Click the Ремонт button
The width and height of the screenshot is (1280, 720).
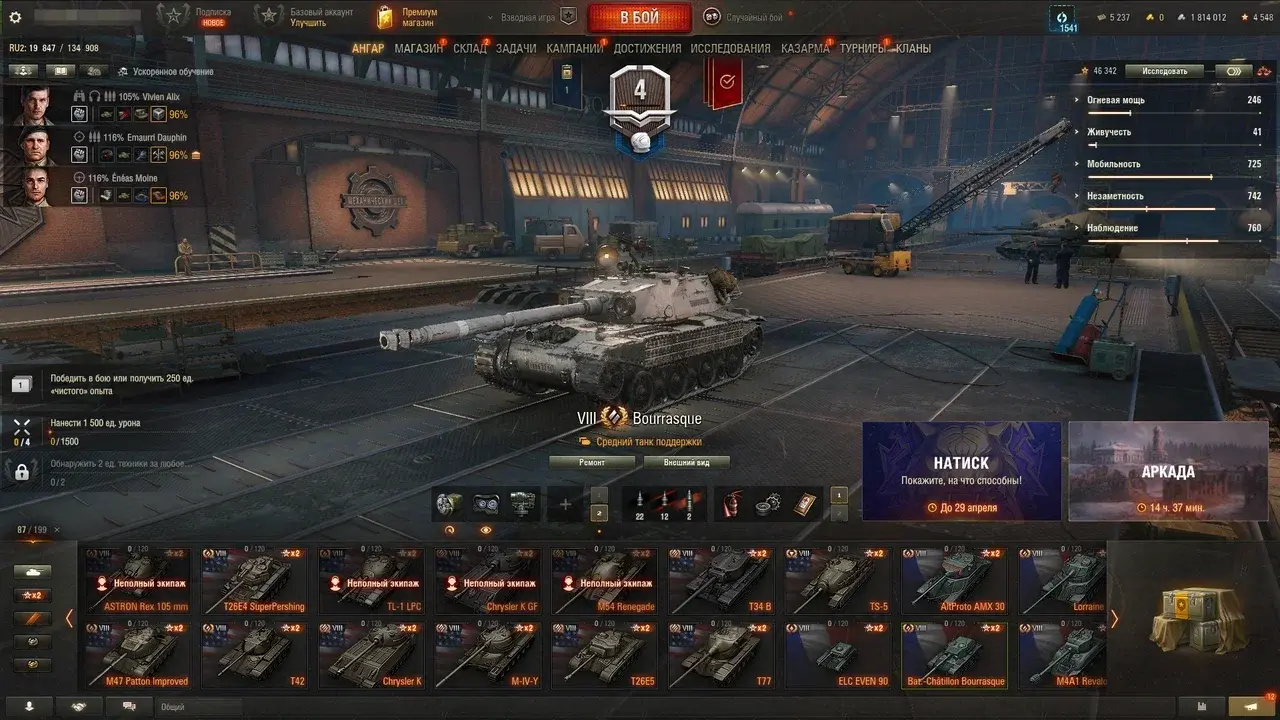592,462
